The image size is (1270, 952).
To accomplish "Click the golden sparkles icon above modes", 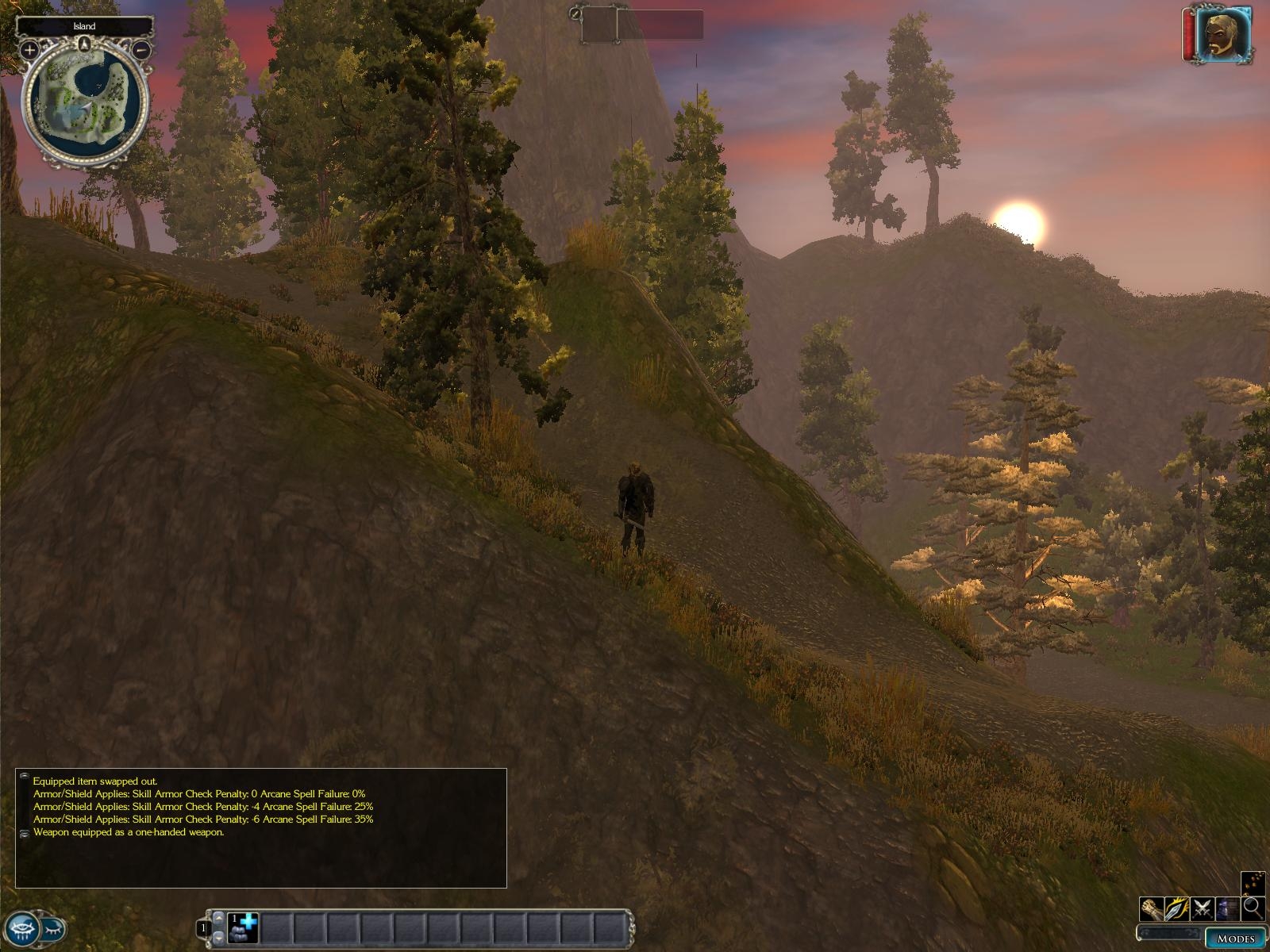I will point(1253,883).
